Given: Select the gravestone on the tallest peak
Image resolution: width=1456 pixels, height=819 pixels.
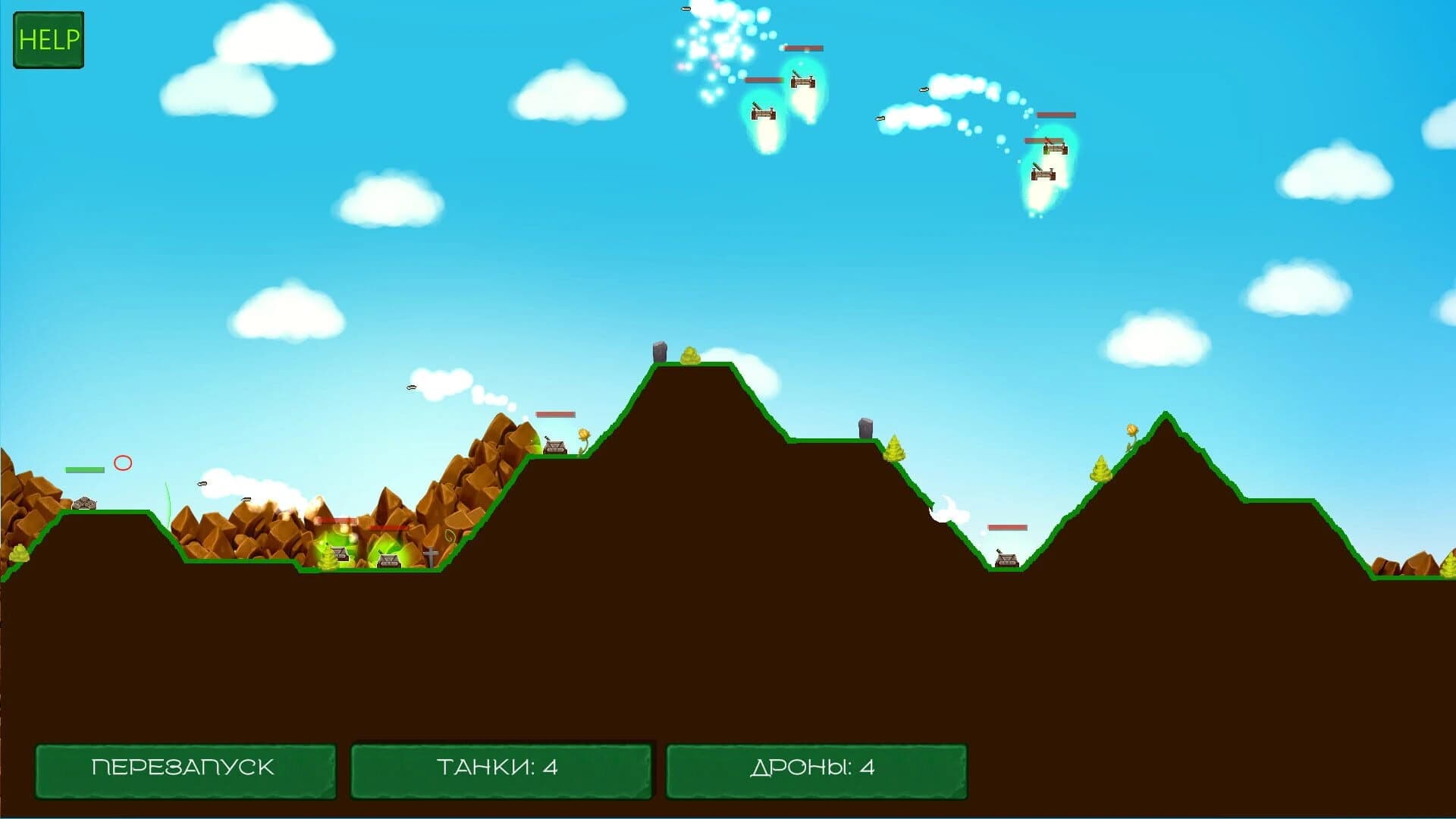Looking at the screenshot, I should [x=657, y=353].
